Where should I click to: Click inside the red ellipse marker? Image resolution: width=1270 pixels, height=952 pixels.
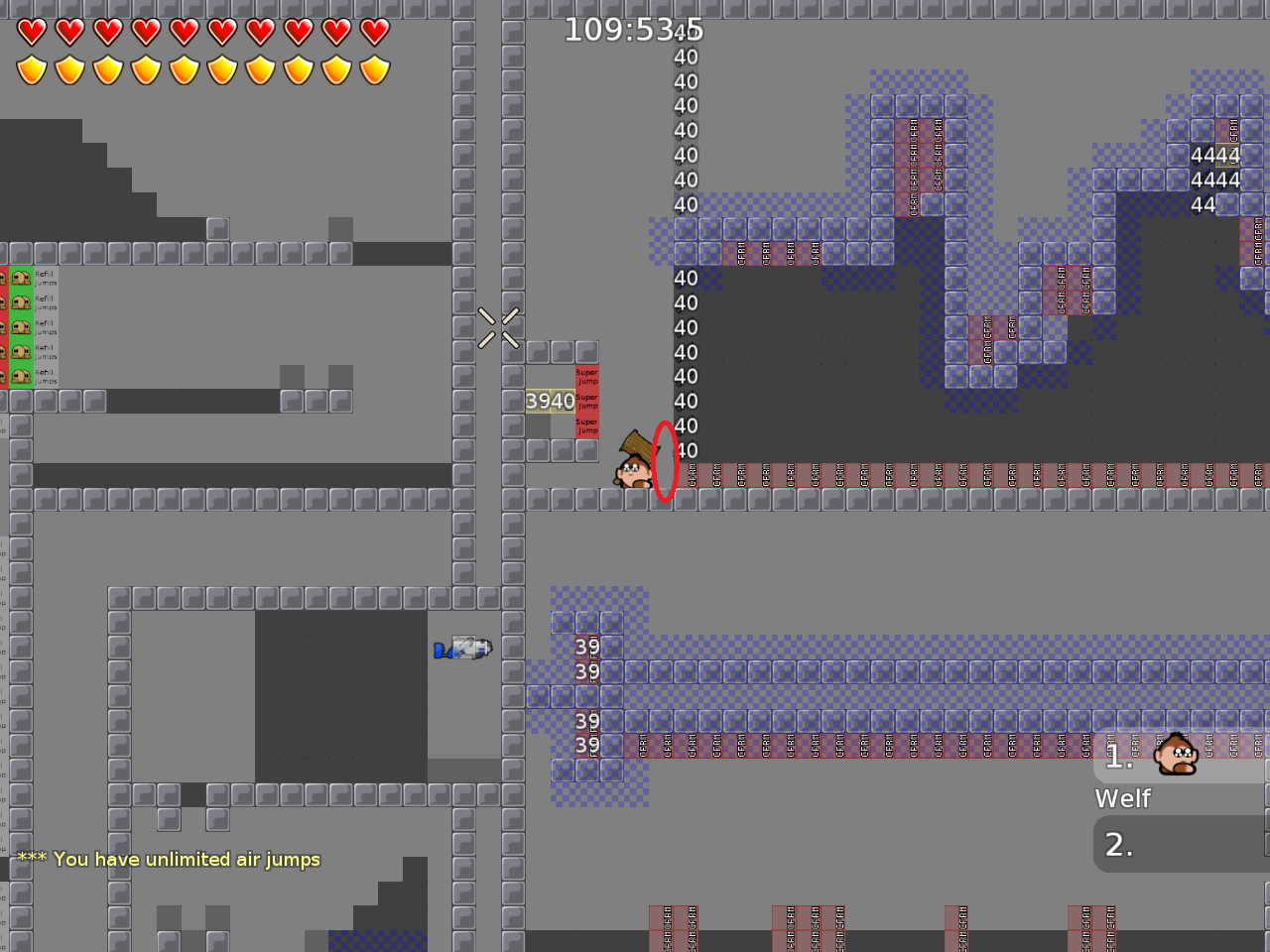pyautogui.click(x=664, y=463)
